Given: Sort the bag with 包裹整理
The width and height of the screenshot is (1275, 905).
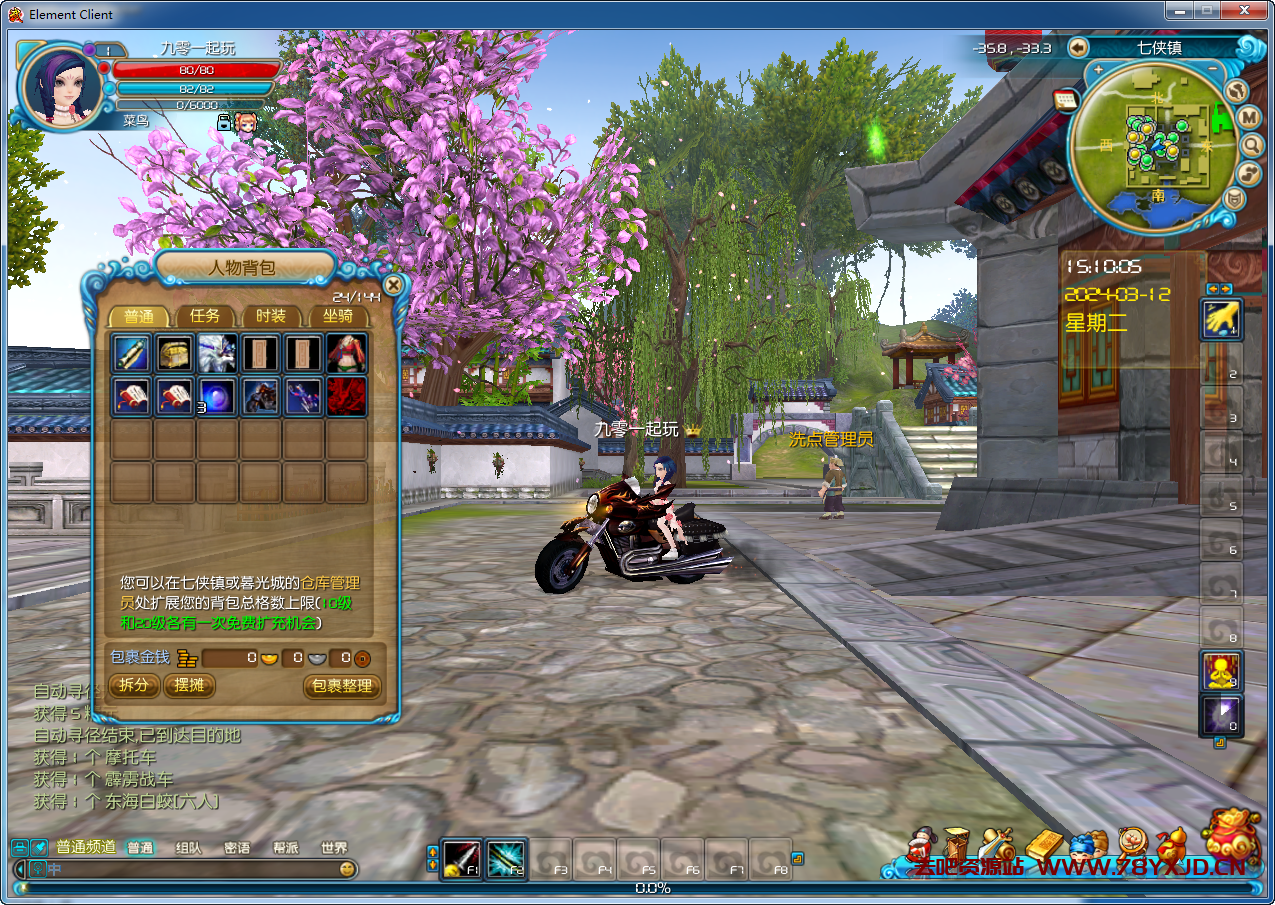Looking at the screenshot, I should [342, 686].
